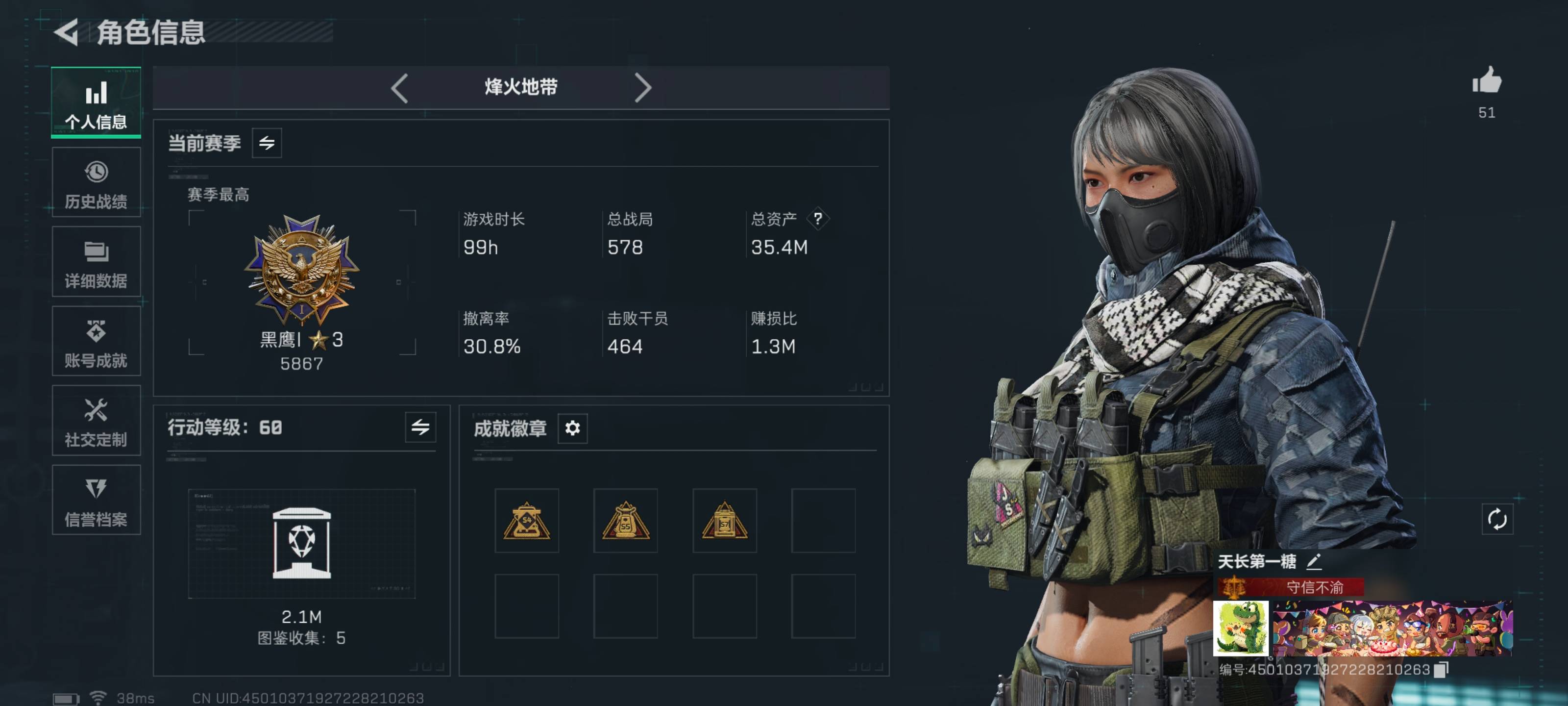The width and height of the screenshot is (1568, 706).
Task: Edit the player name 天长第一糖
Action: click(1314, 561)
